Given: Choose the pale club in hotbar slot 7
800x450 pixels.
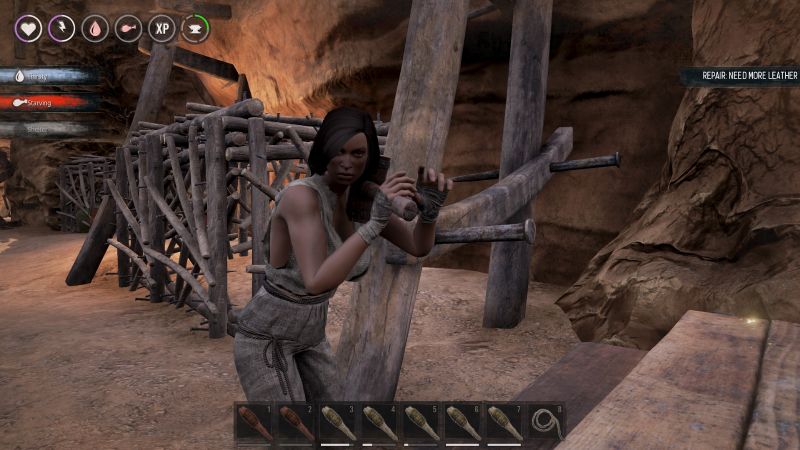Looking at the screenshot, I should point(503,422).
